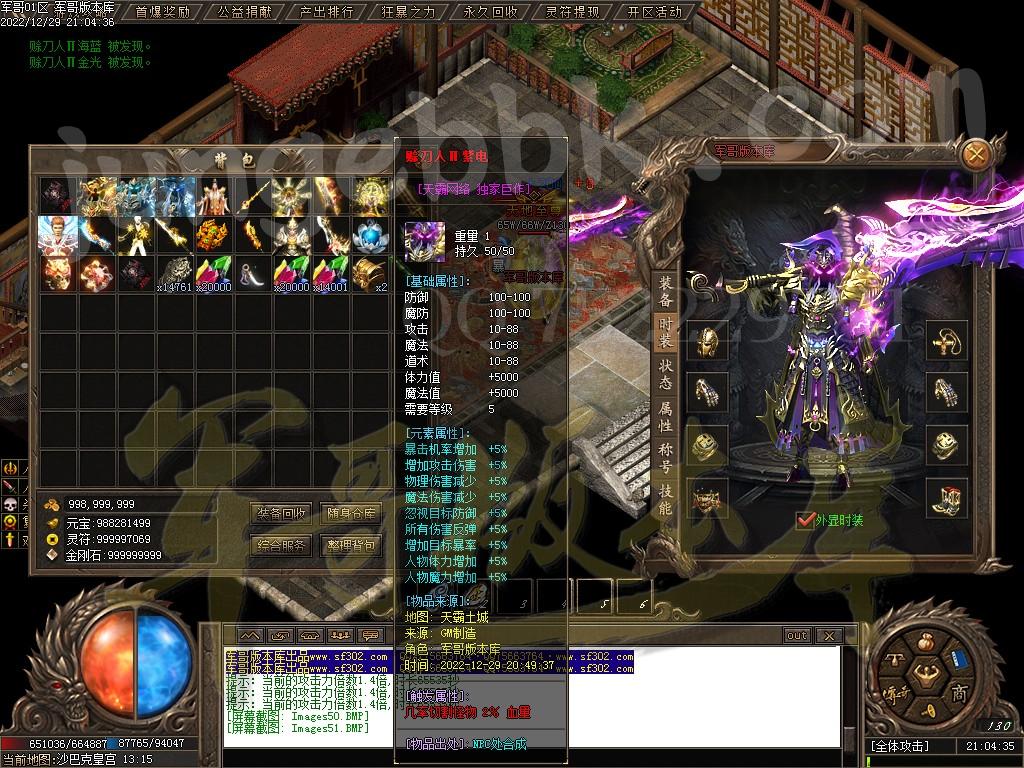1024x768 pixels.
Task: Open the 首爆奖励 top menu
Action: click(162, 12)
